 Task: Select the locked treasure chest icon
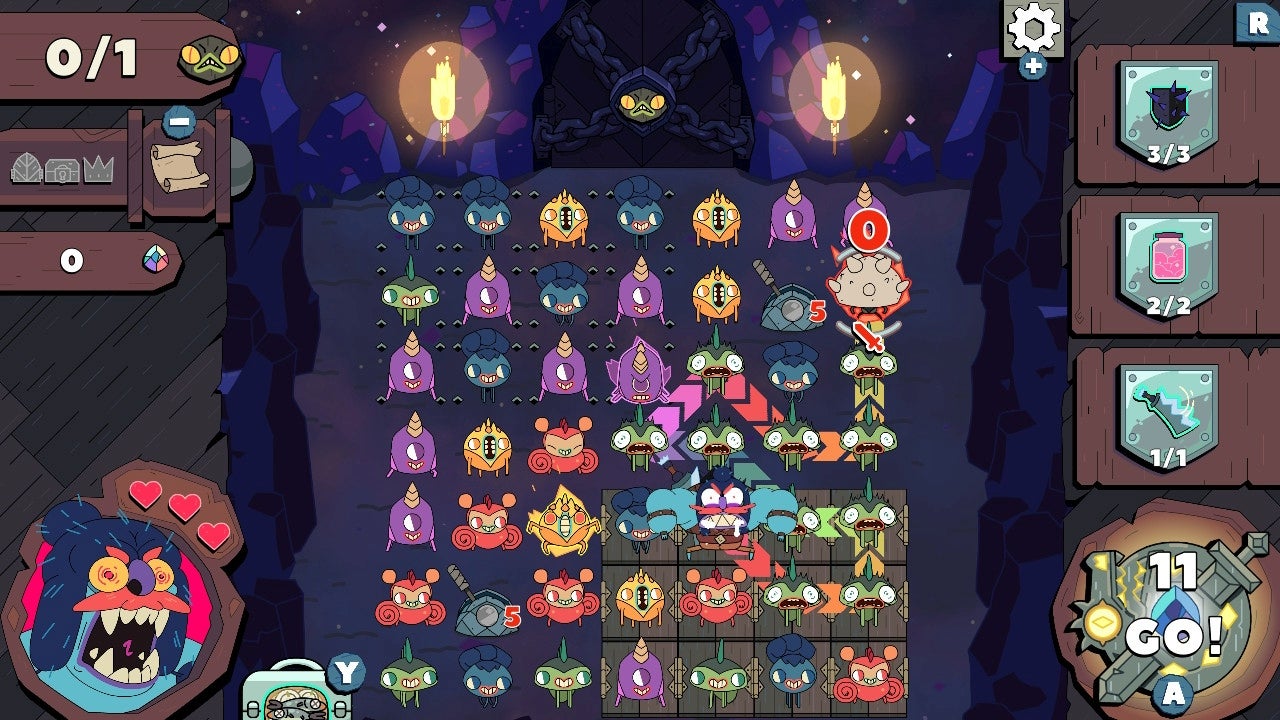[x=60, y=170]
